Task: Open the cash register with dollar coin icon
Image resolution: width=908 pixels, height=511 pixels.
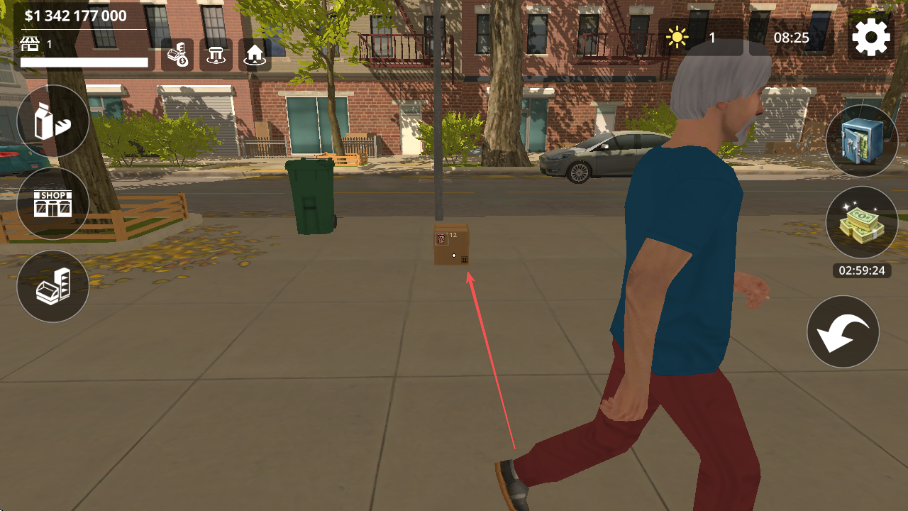Action: tap(178, 54)
